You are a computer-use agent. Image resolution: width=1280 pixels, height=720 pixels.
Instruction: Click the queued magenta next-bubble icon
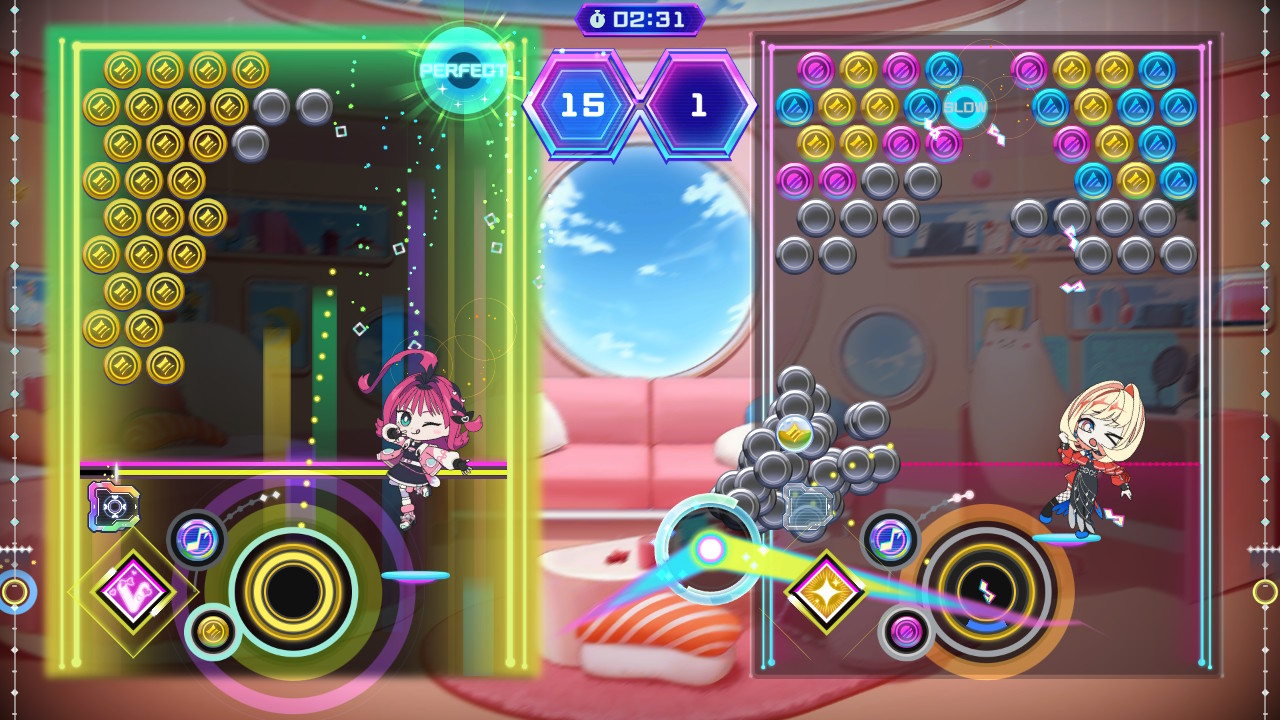click(906, 632)
